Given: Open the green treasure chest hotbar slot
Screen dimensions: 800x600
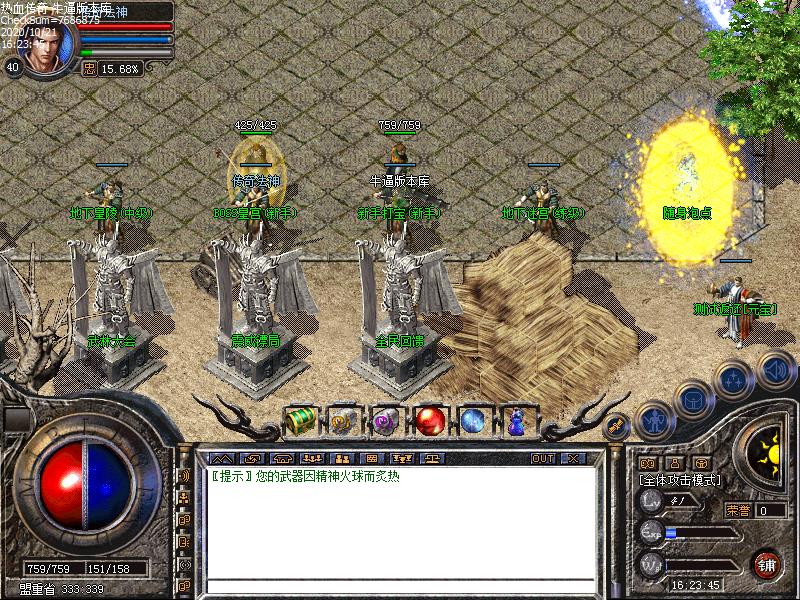Looking at the screenshot, I should point(300,421).
